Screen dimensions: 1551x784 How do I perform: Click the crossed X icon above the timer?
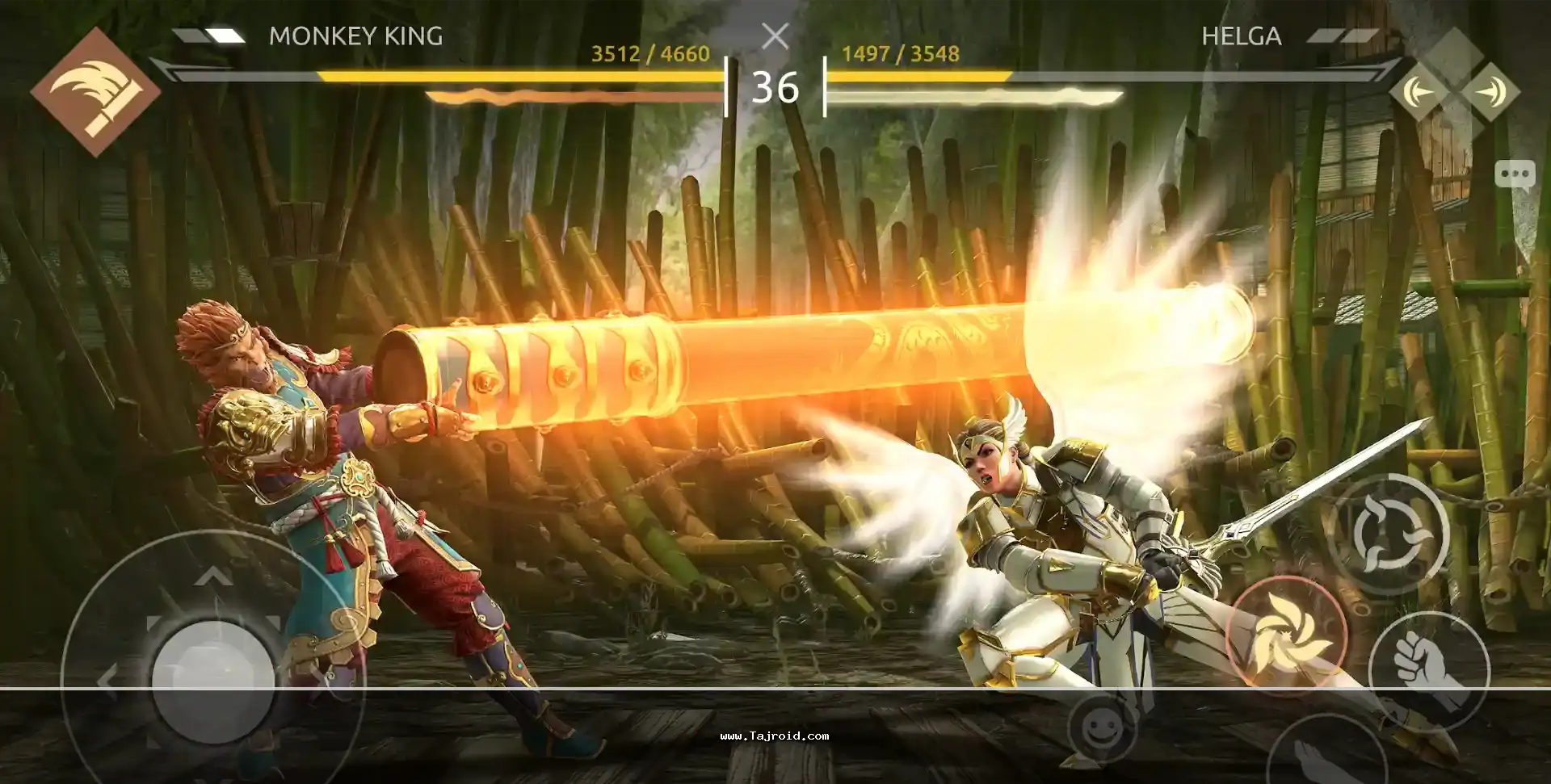[775, 36]
